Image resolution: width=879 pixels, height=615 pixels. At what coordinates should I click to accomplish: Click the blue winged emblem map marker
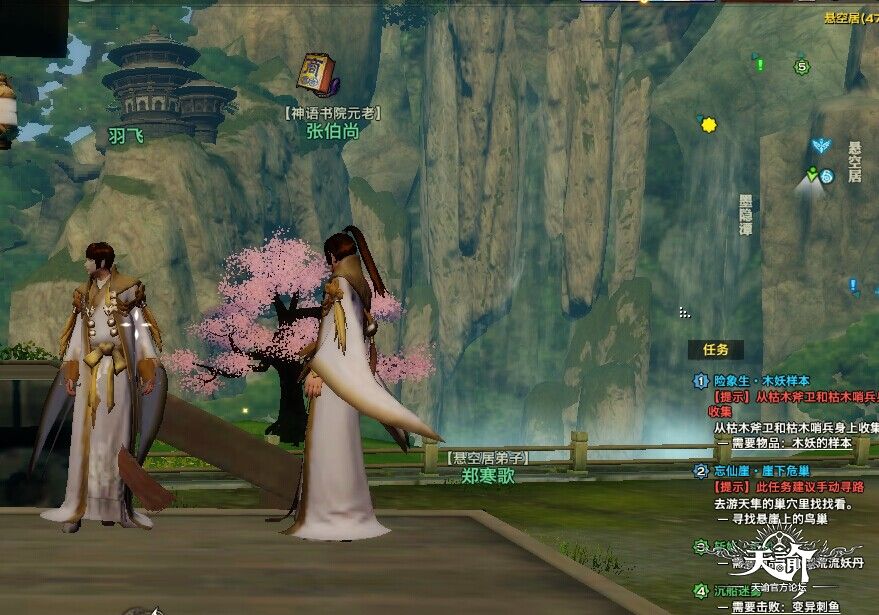822,147
